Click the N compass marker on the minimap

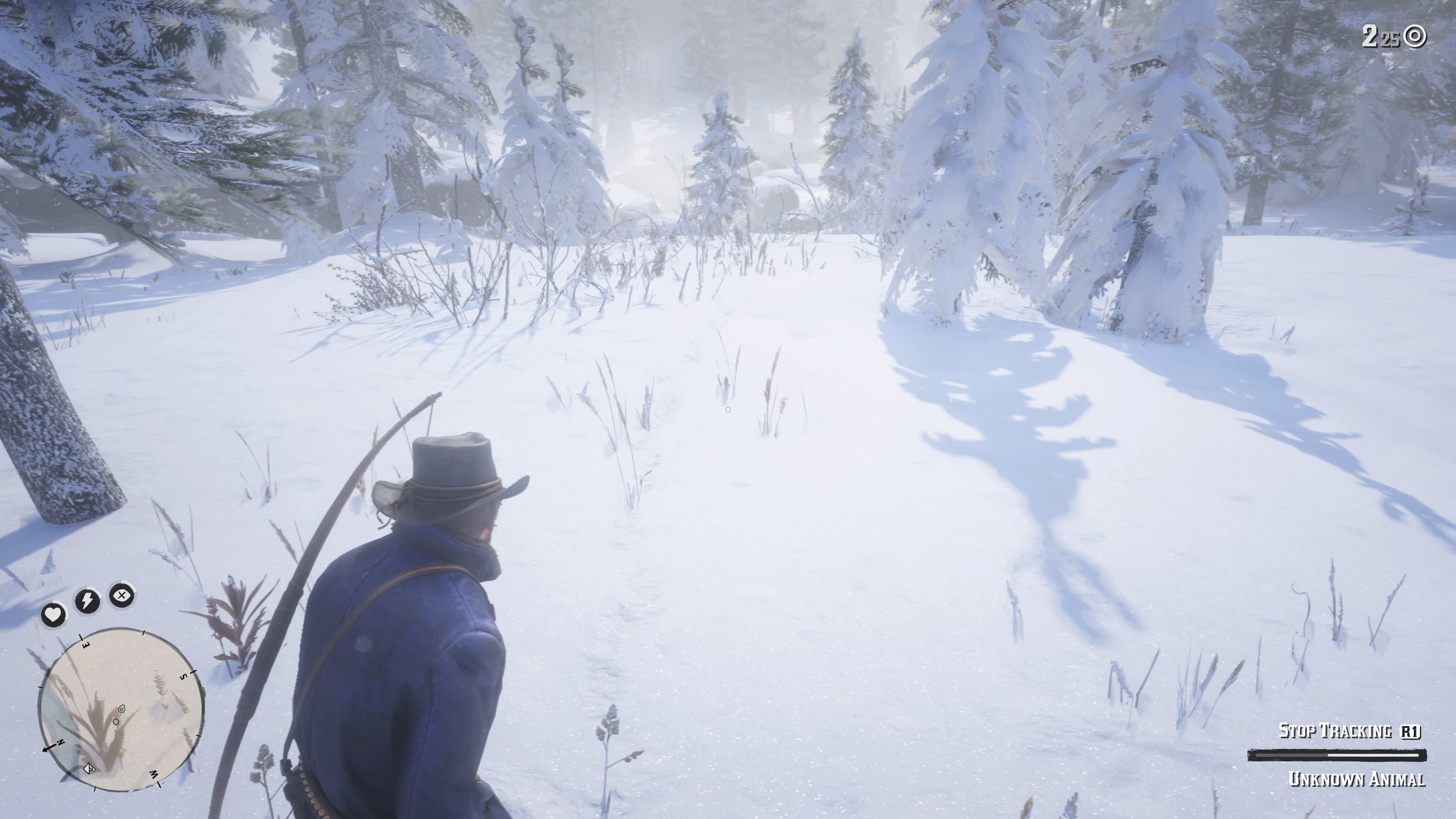tap(61, 742)
